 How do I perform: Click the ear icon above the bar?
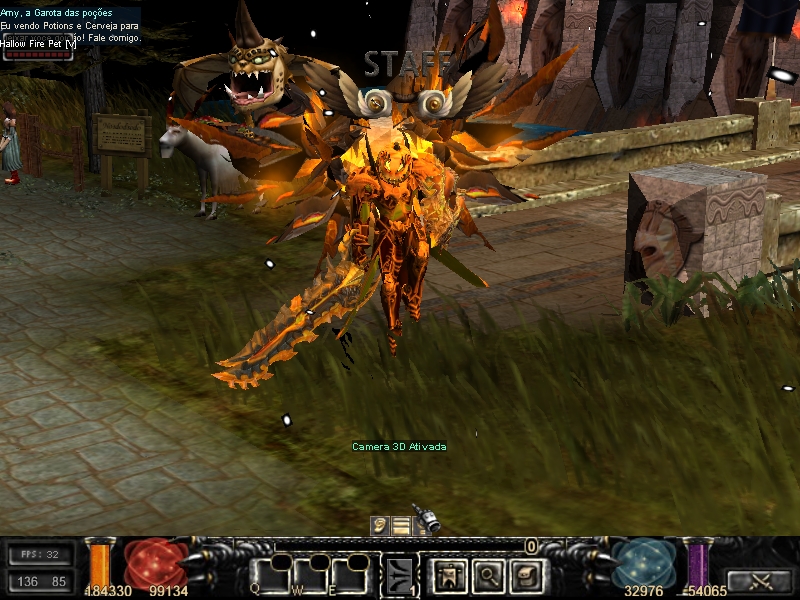coord(380,525)
